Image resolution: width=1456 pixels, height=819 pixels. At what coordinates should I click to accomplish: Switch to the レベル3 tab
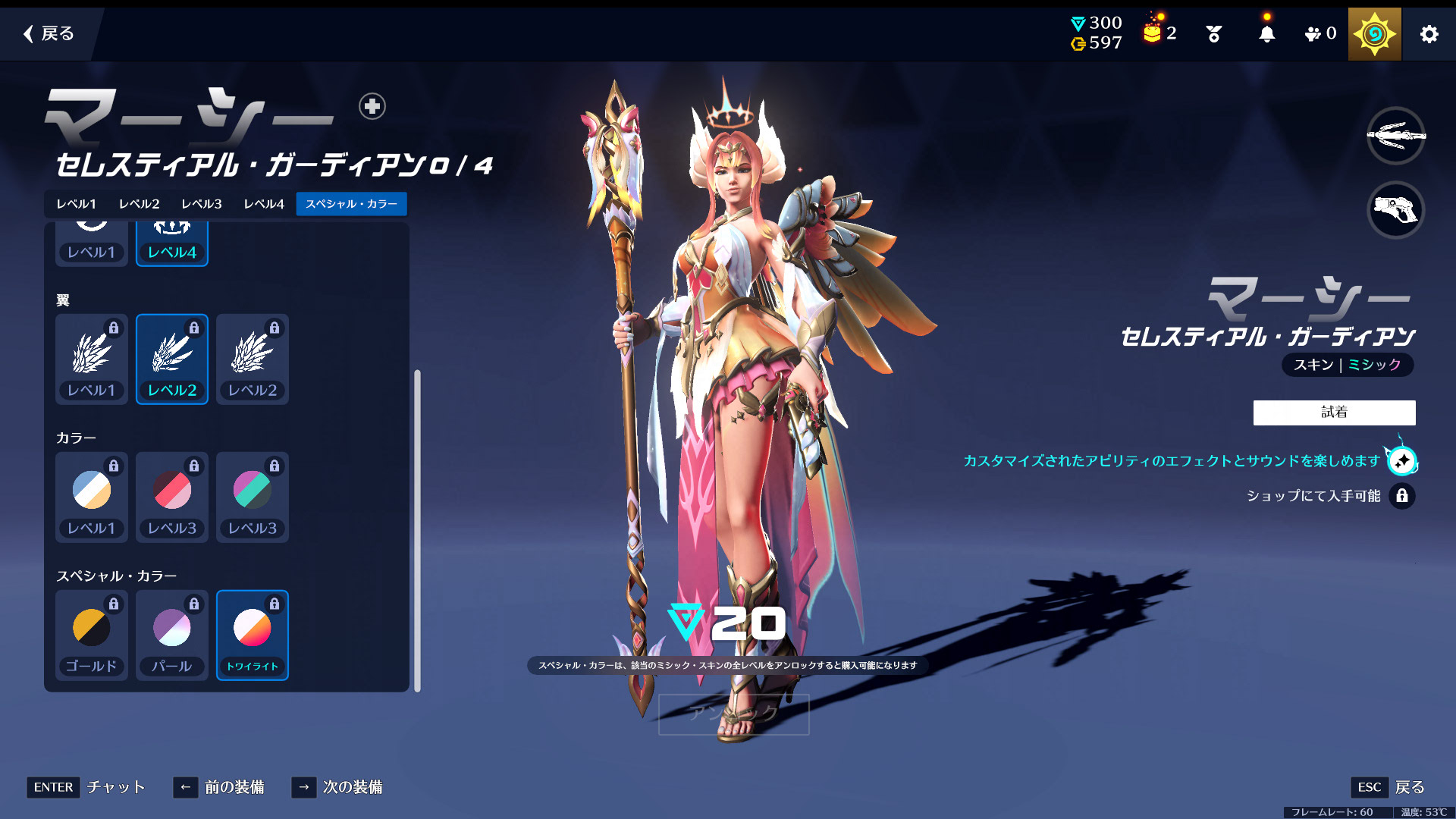(x=201, y=204)
